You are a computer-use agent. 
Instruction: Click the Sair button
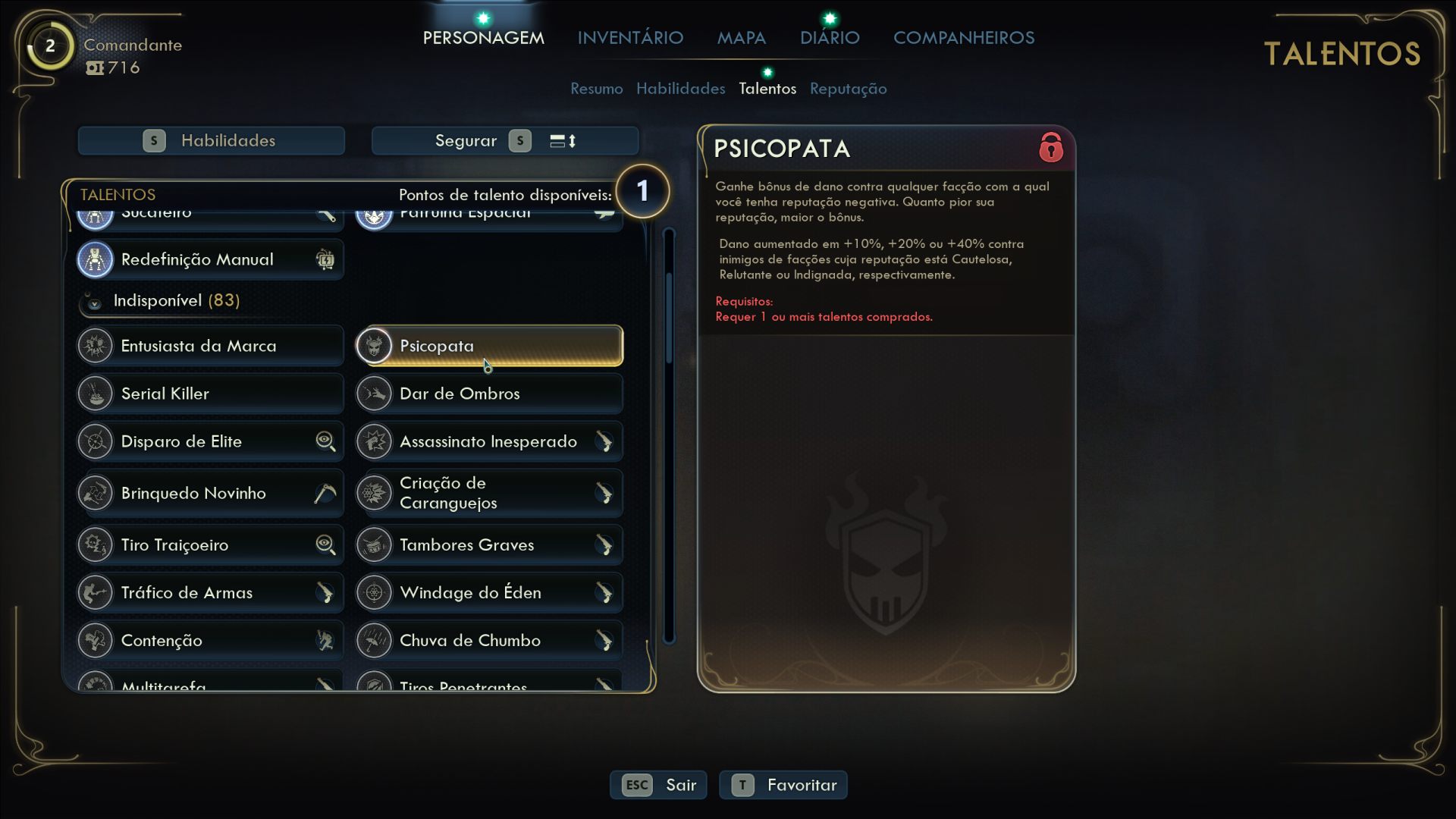658,785
